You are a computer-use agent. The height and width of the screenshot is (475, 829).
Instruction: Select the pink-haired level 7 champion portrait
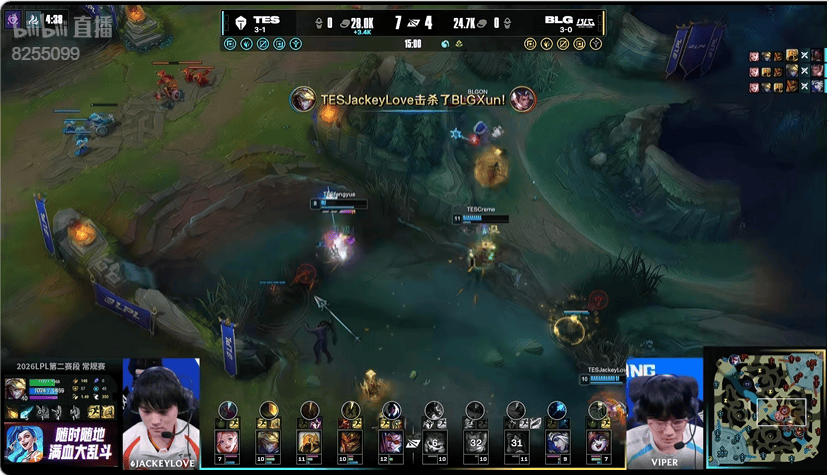pyautogui.click(x=226, y=442)
